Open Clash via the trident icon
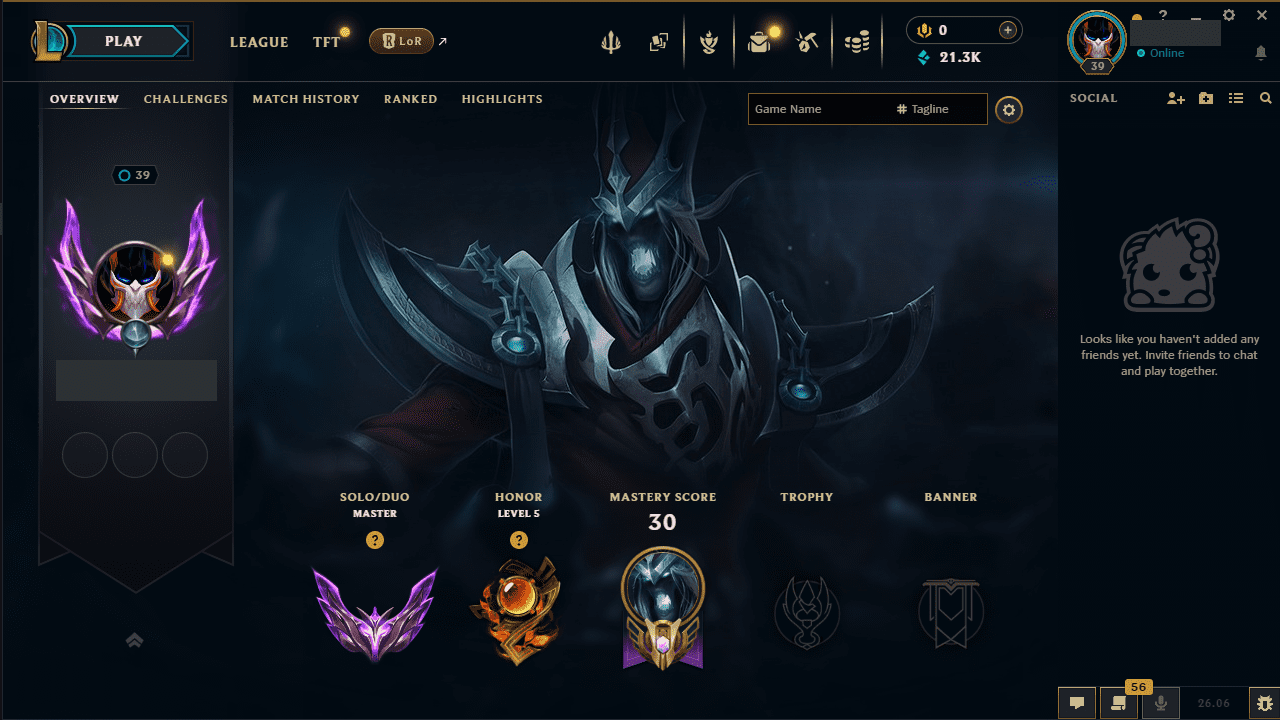This screenshot has width=1280, height=720. (x=610, y=41)
